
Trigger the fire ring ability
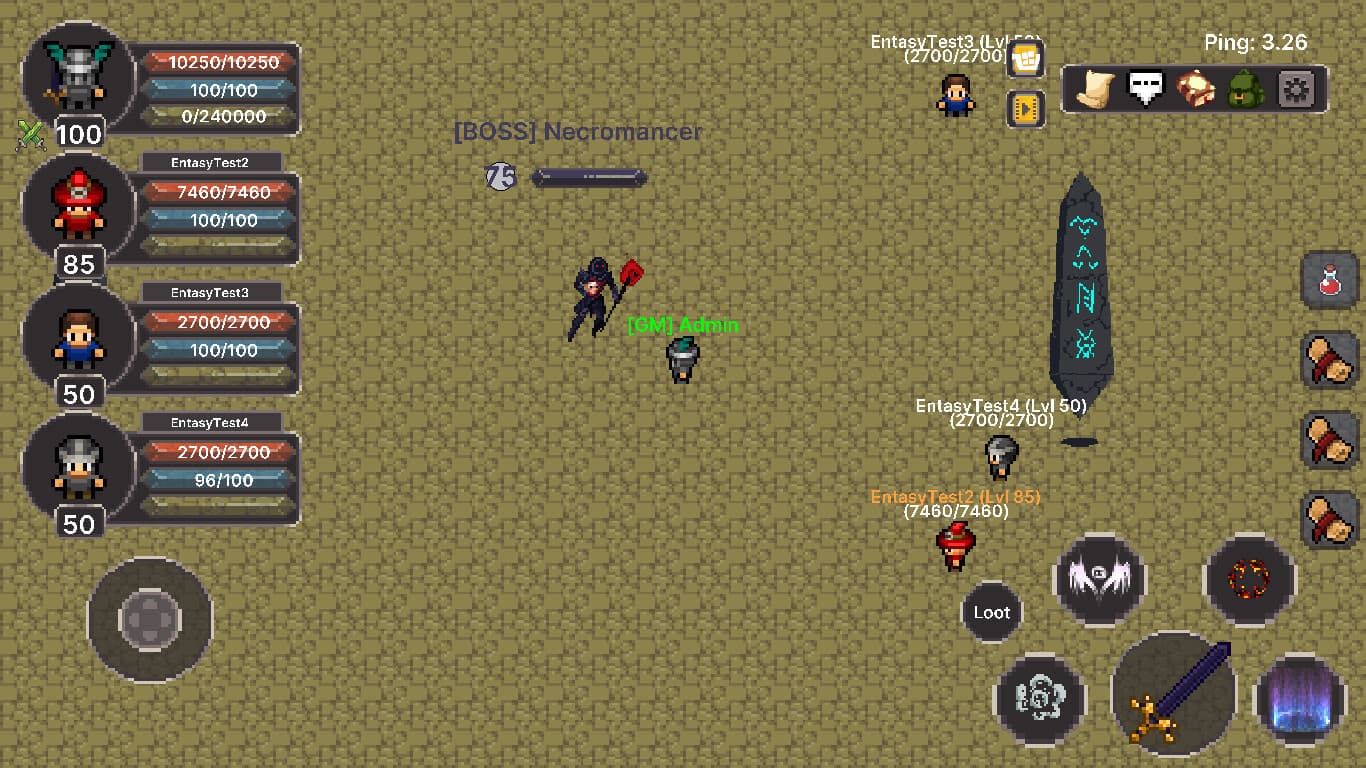tap(1248, 580)
